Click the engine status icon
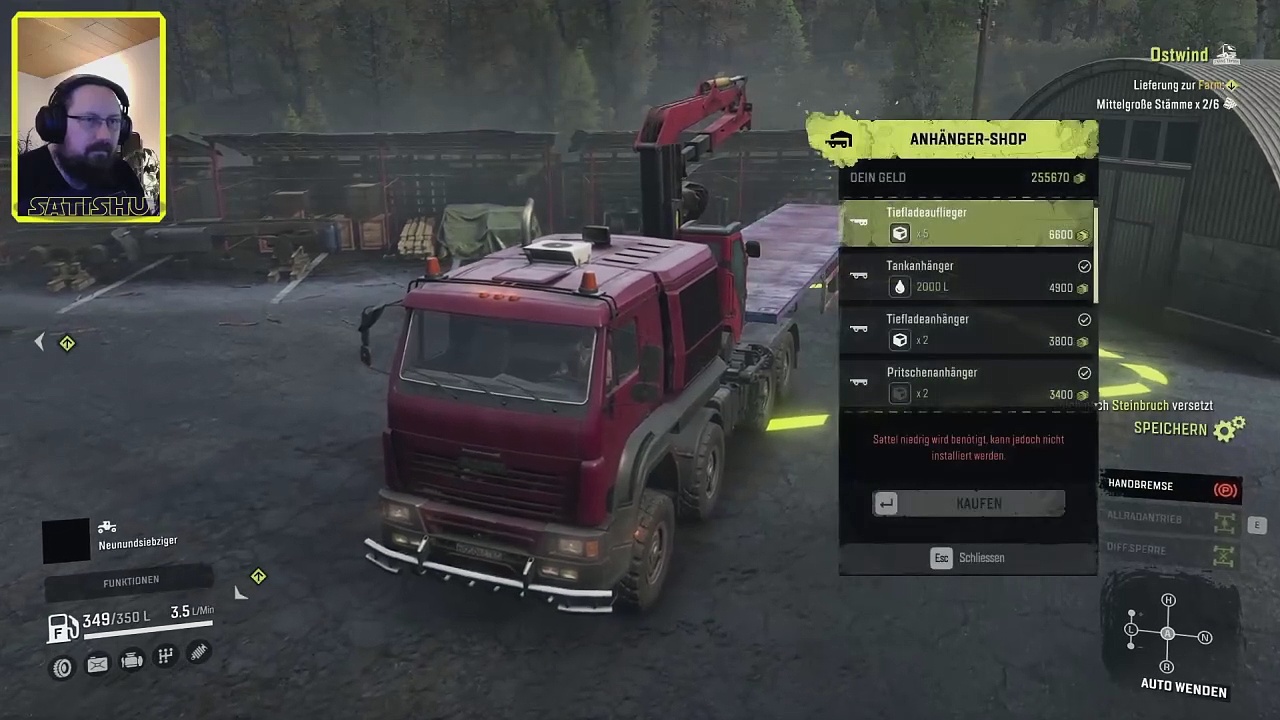Image resolution: width=1280 pixels, height=720 pixels. pos(131,660)
